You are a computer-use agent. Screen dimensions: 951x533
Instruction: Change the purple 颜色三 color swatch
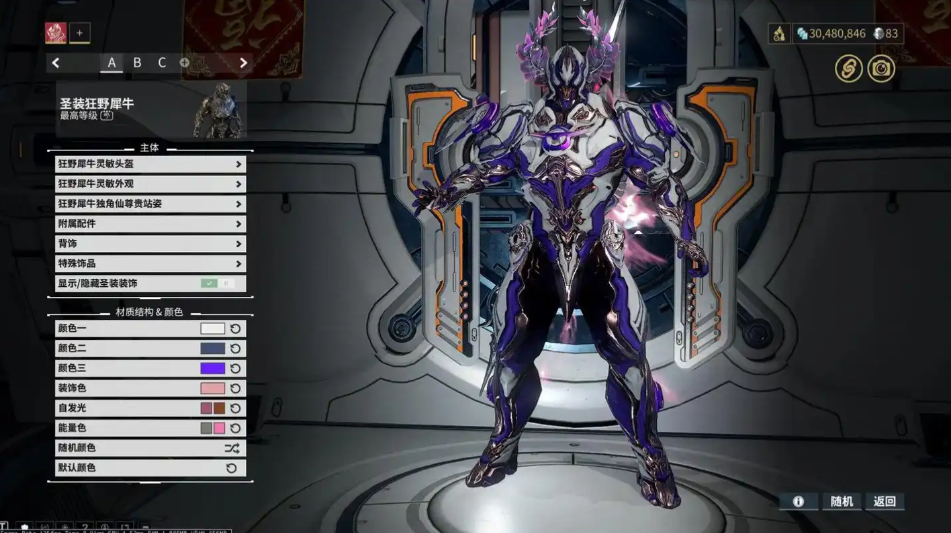coord(212,369)
